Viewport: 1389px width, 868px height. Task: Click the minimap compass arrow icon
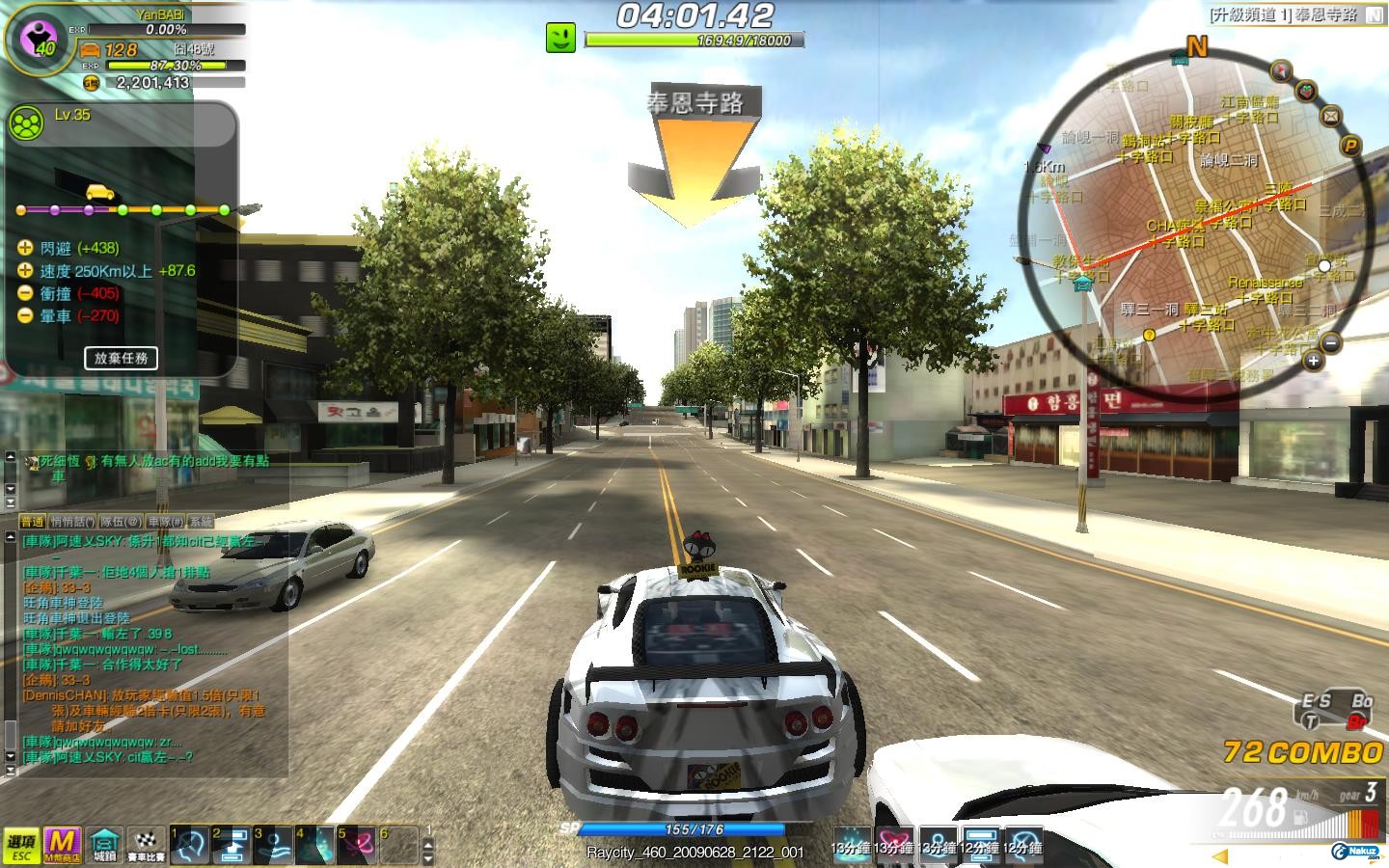1281,69
